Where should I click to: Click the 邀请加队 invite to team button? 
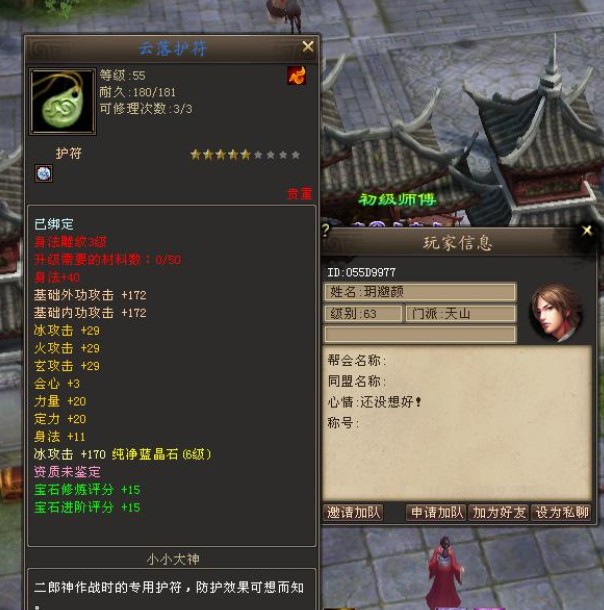tap(354, 512)
